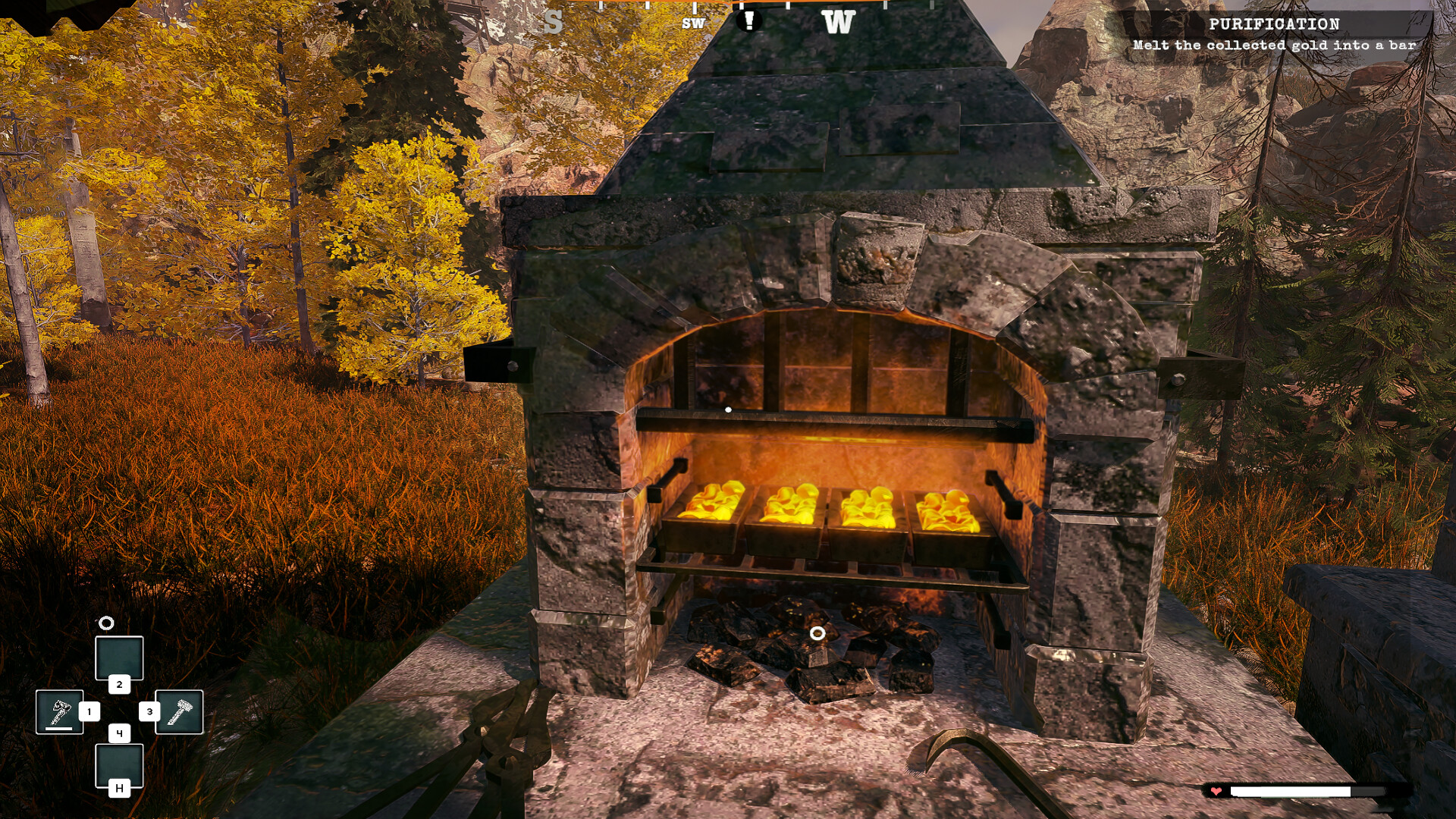Toggle empty hotbar slot 4

point(119,766)
